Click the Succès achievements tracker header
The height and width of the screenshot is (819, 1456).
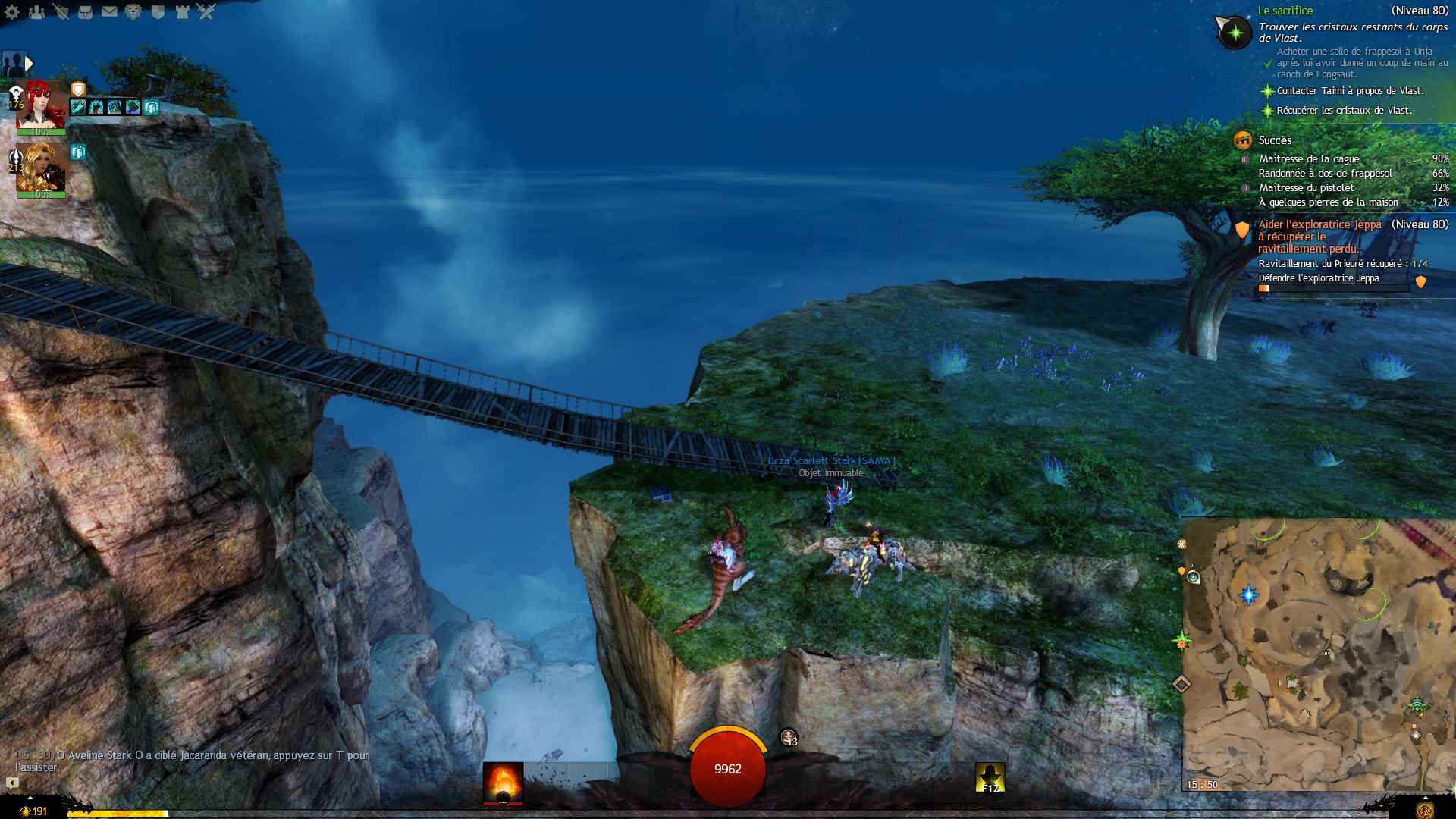tap(1274, 140)
